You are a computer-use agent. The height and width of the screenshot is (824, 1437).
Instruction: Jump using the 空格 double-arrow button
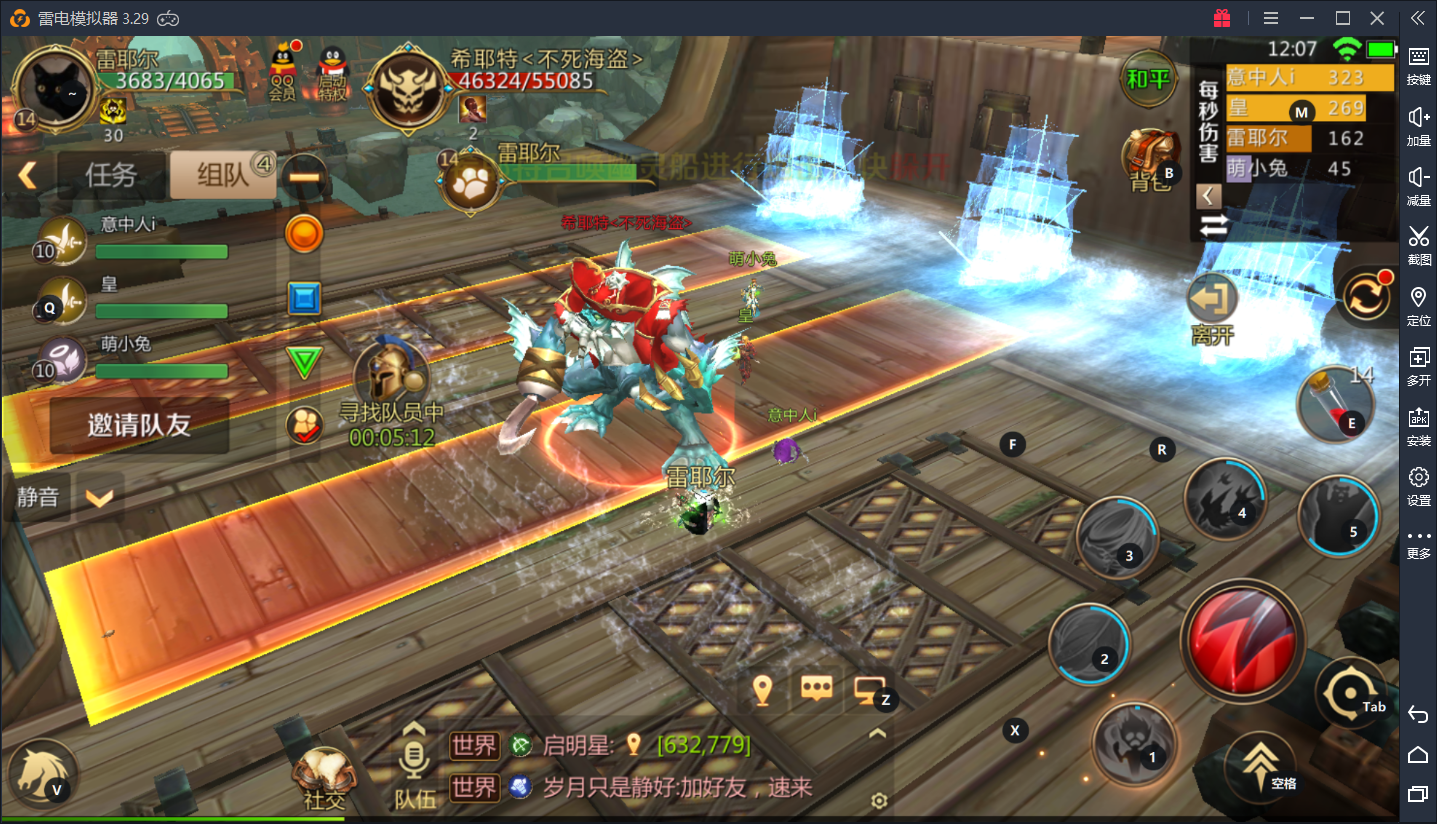click(1260, 765)
